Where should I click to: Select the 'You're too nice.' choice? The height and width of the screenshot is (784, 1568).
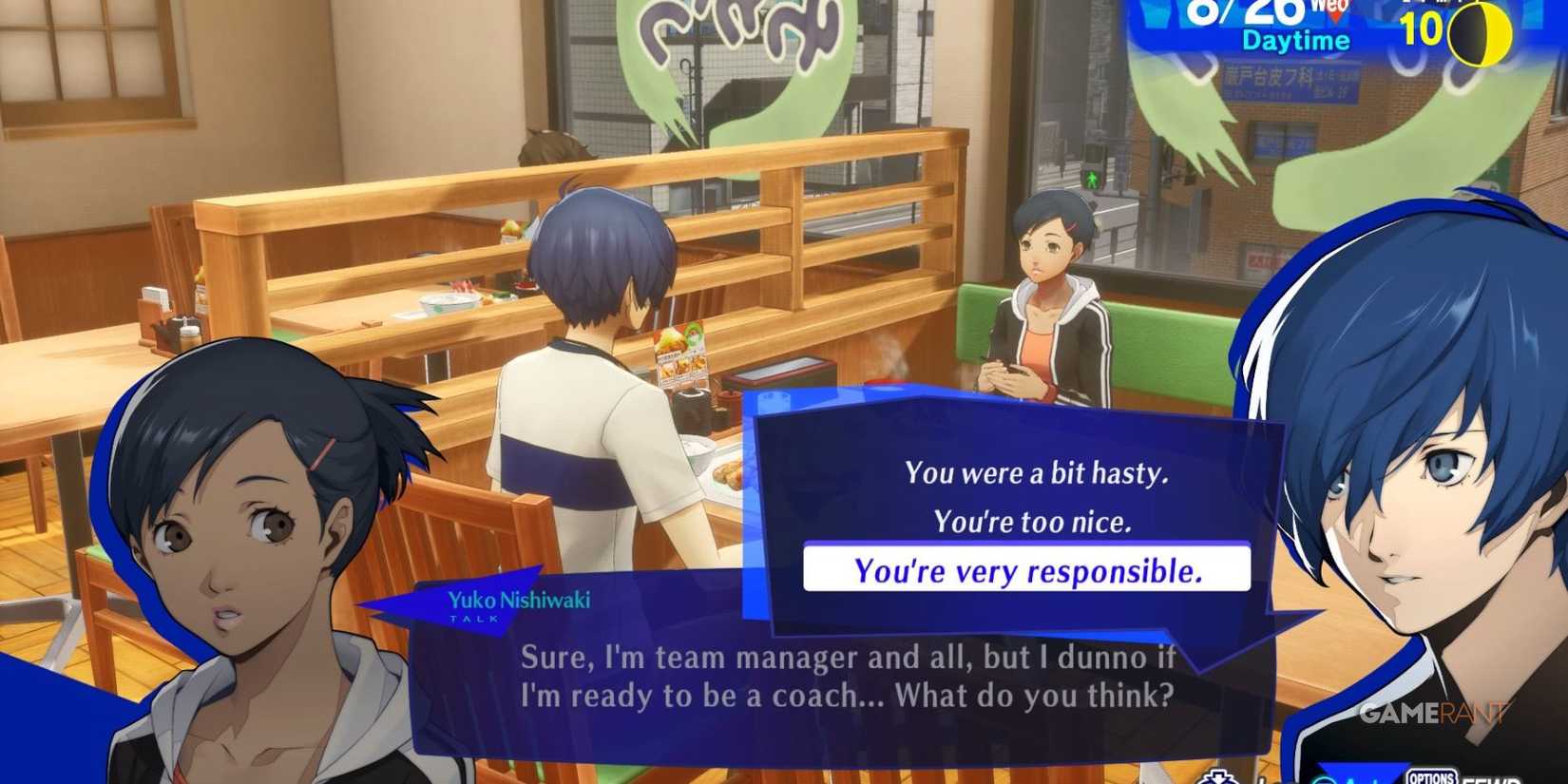pyautogui.click(x=1033, y=521)
